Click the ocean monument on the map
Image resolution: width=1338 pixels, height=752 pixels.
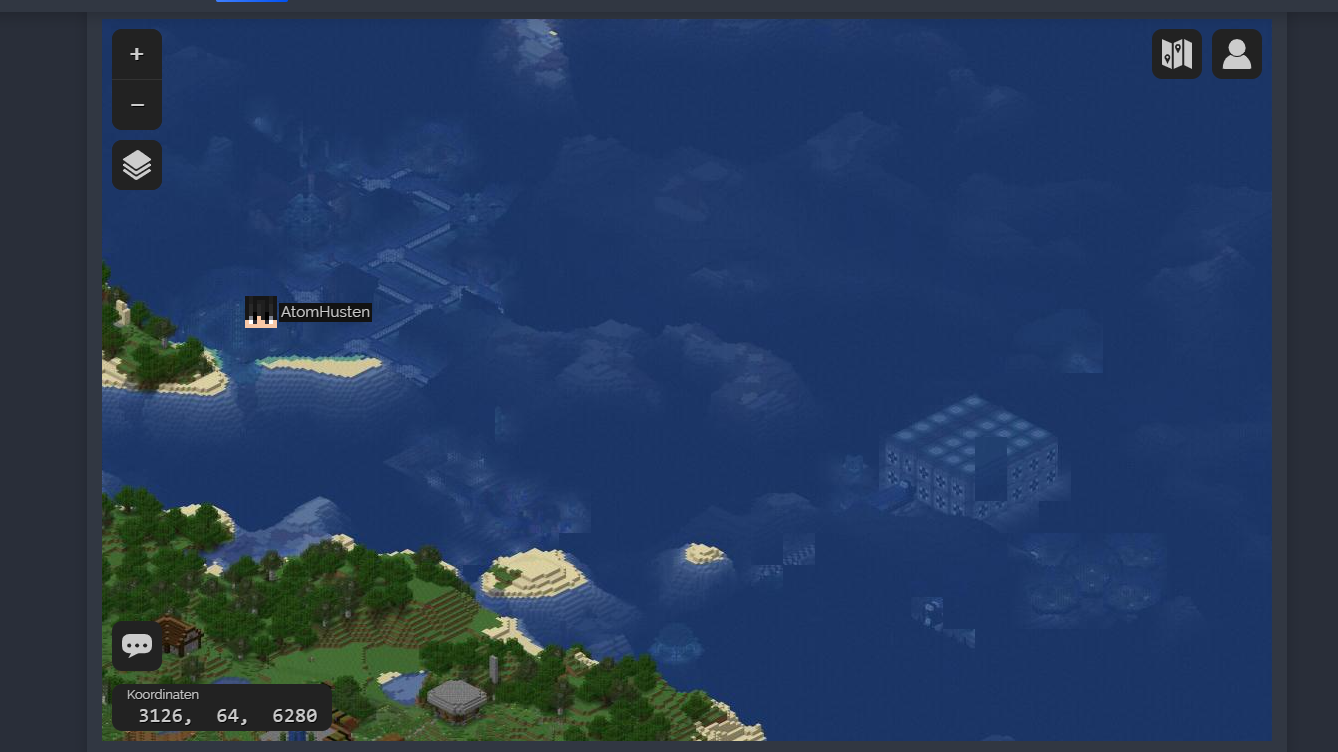[975, 455]
